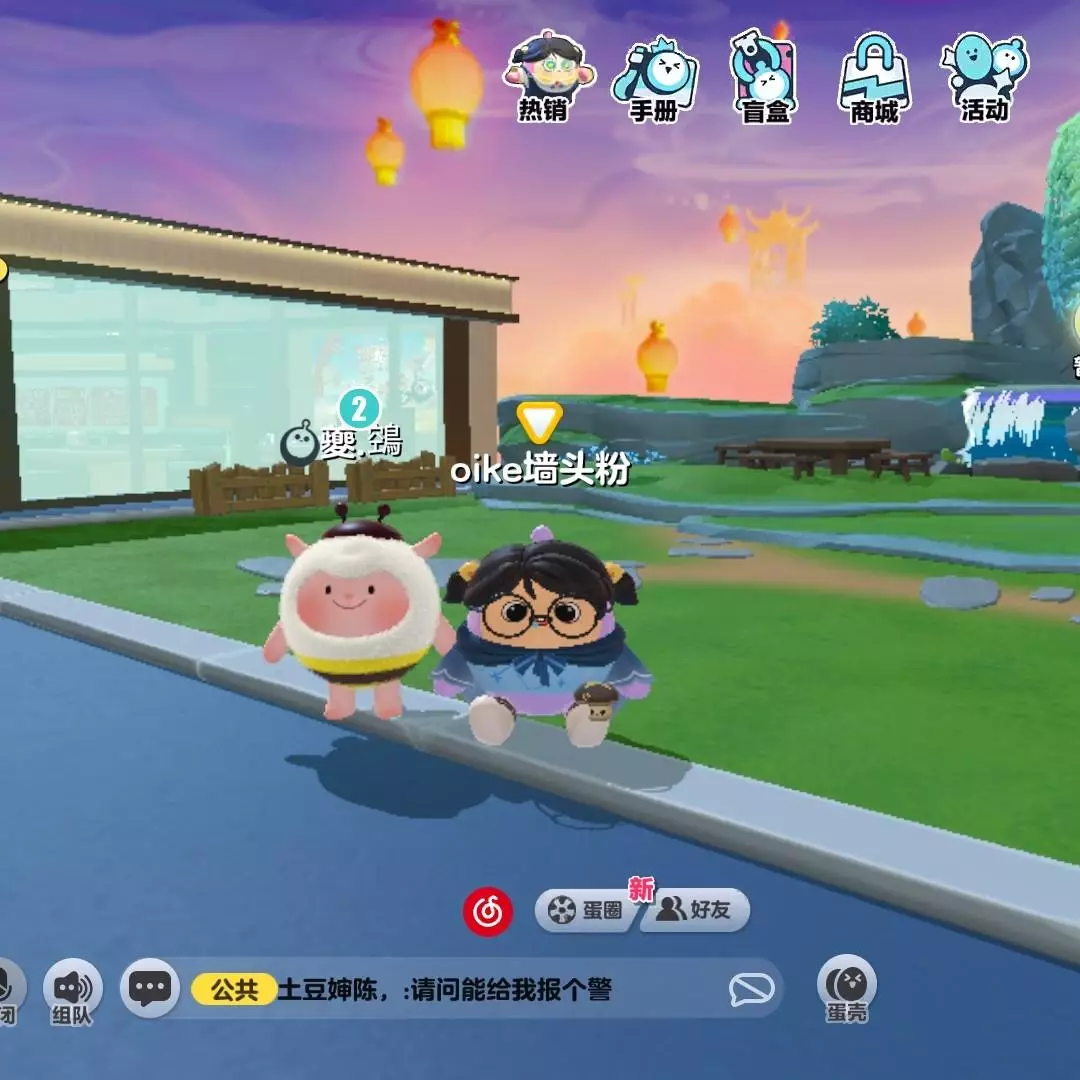This screenshot has height=1080, width=1080.
Task: Open the 手册 handbook icon
Action: (x=654, y=76)
